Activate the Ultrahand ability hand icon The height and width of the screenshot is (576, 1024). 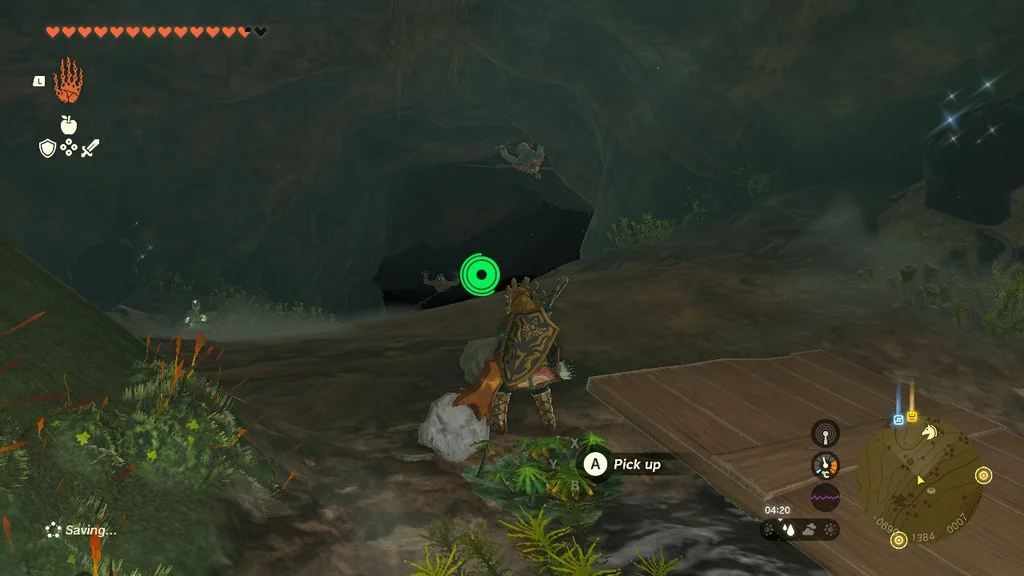tap(68, 82)
